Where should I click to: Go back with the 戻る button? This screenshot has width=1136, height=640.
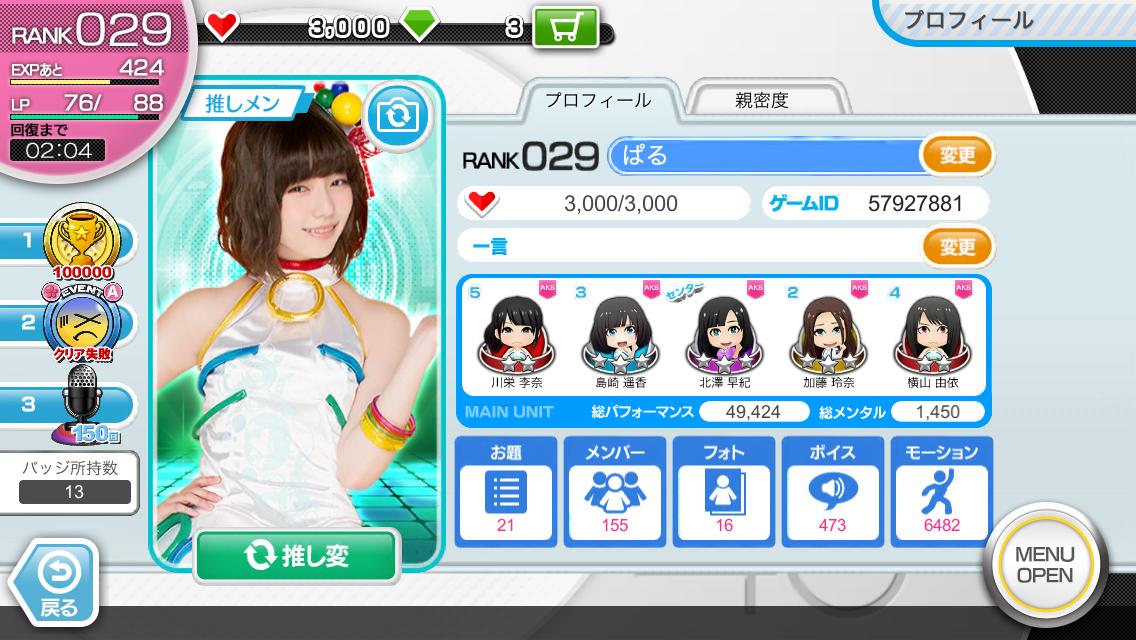56,583
